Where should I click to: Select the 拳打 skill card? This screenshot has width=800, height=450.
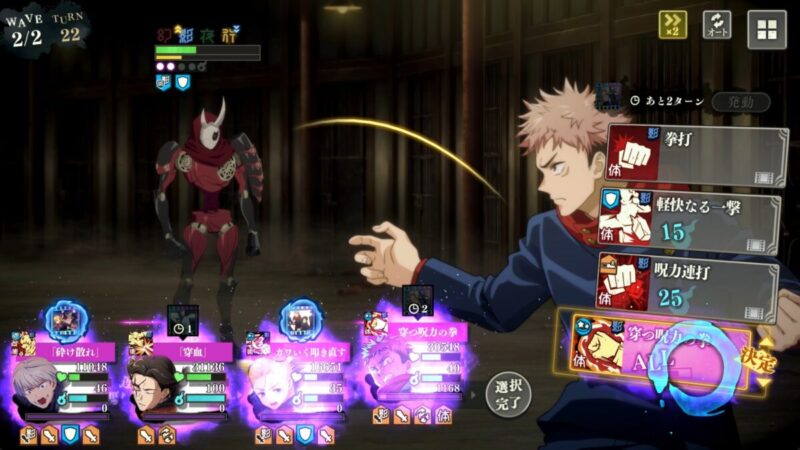click(695, 155)
